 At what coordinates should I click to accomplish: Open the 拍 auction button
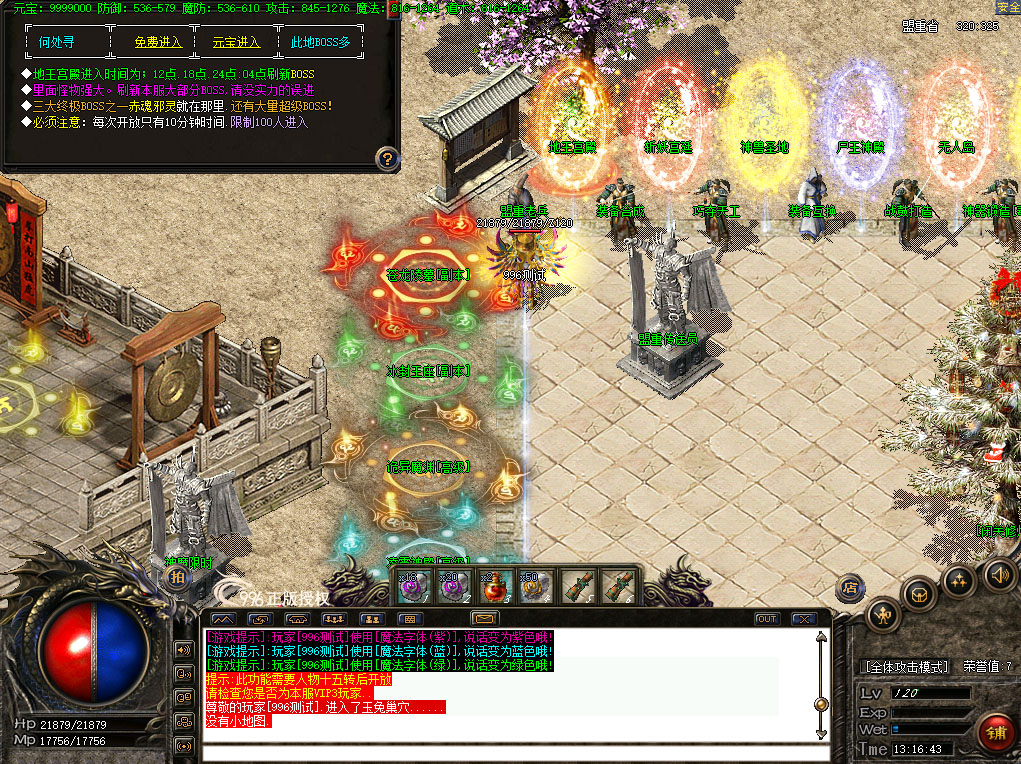176,577
